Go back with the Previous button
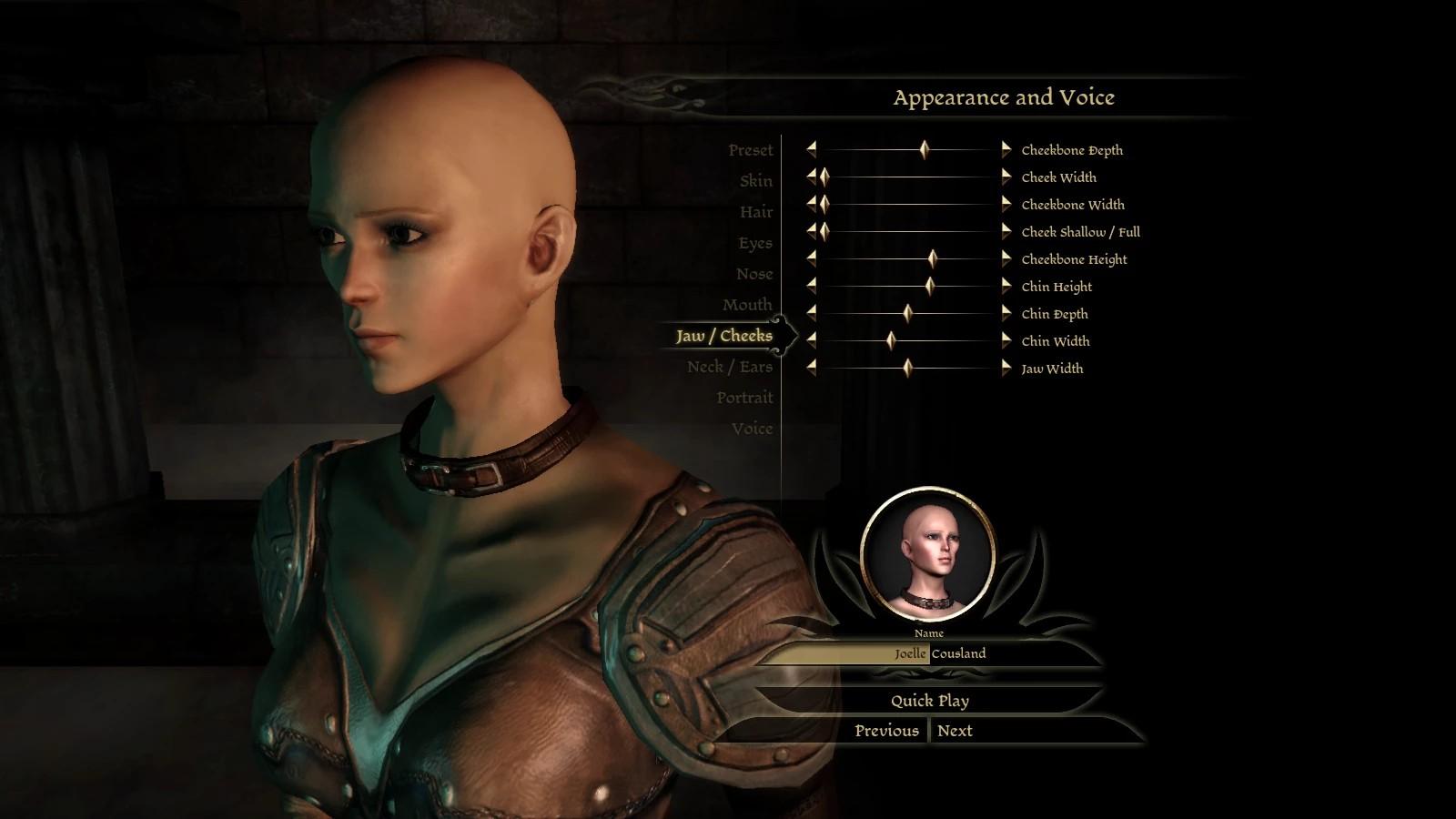The image size is (1456, 819). tap(886, 731)
